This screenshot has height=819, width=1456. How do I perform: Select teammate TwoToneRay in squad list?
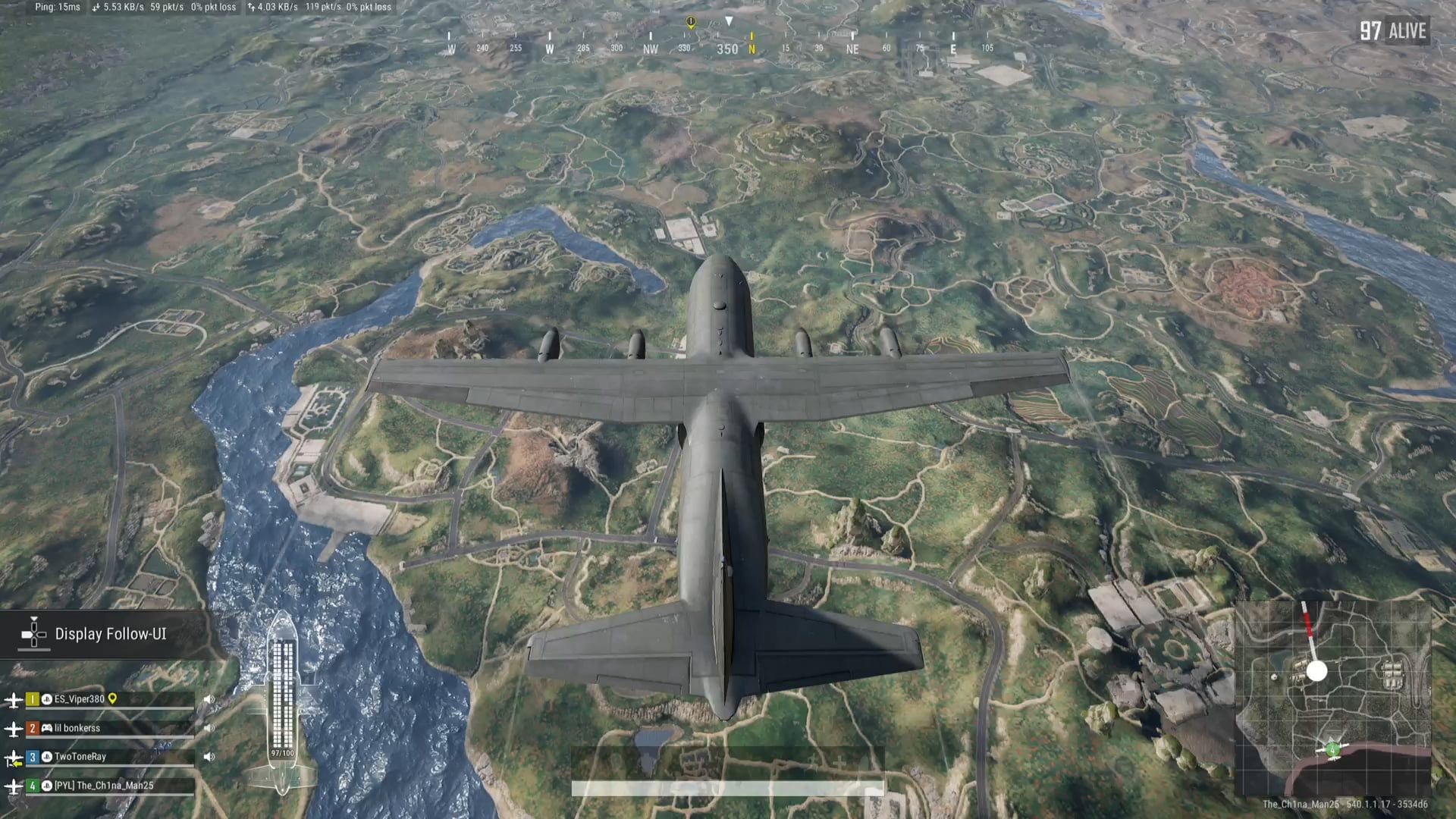[80, 757]
